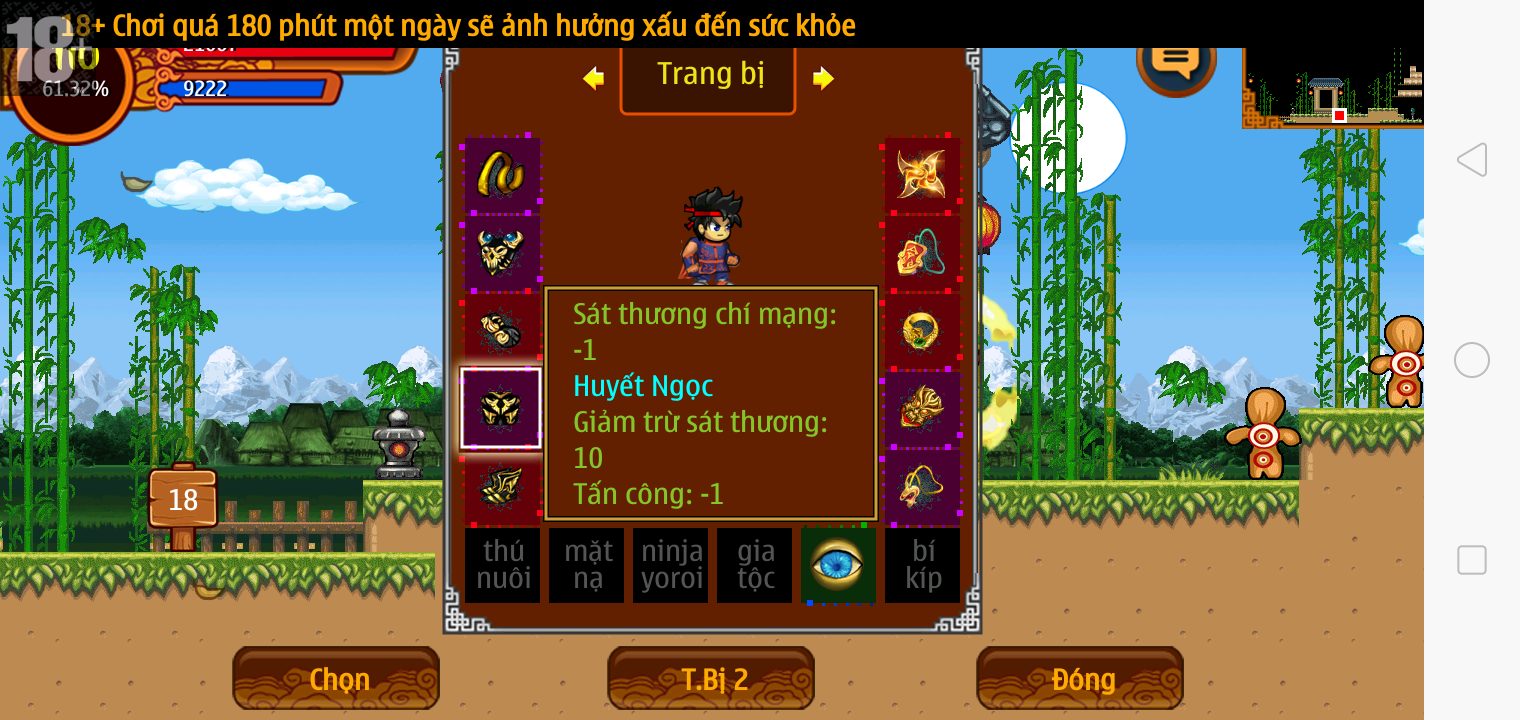Screen dimensions: 1520x720
Task: Select the golden shuriken weapon slot
Action: (x=921, y=174)
